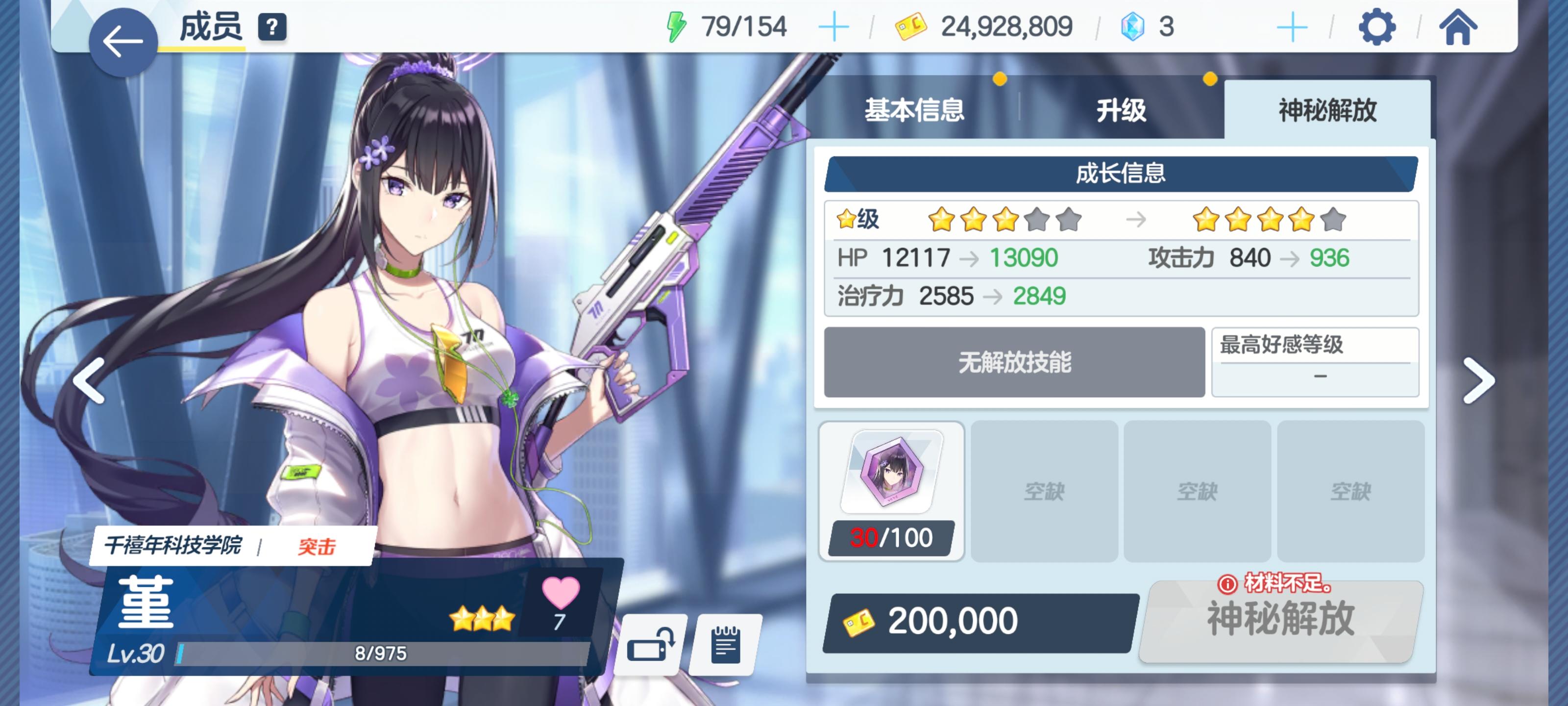Screen dimensions: 1568x706
Task: Open the help question mark beside 成员
Action: 273,26
